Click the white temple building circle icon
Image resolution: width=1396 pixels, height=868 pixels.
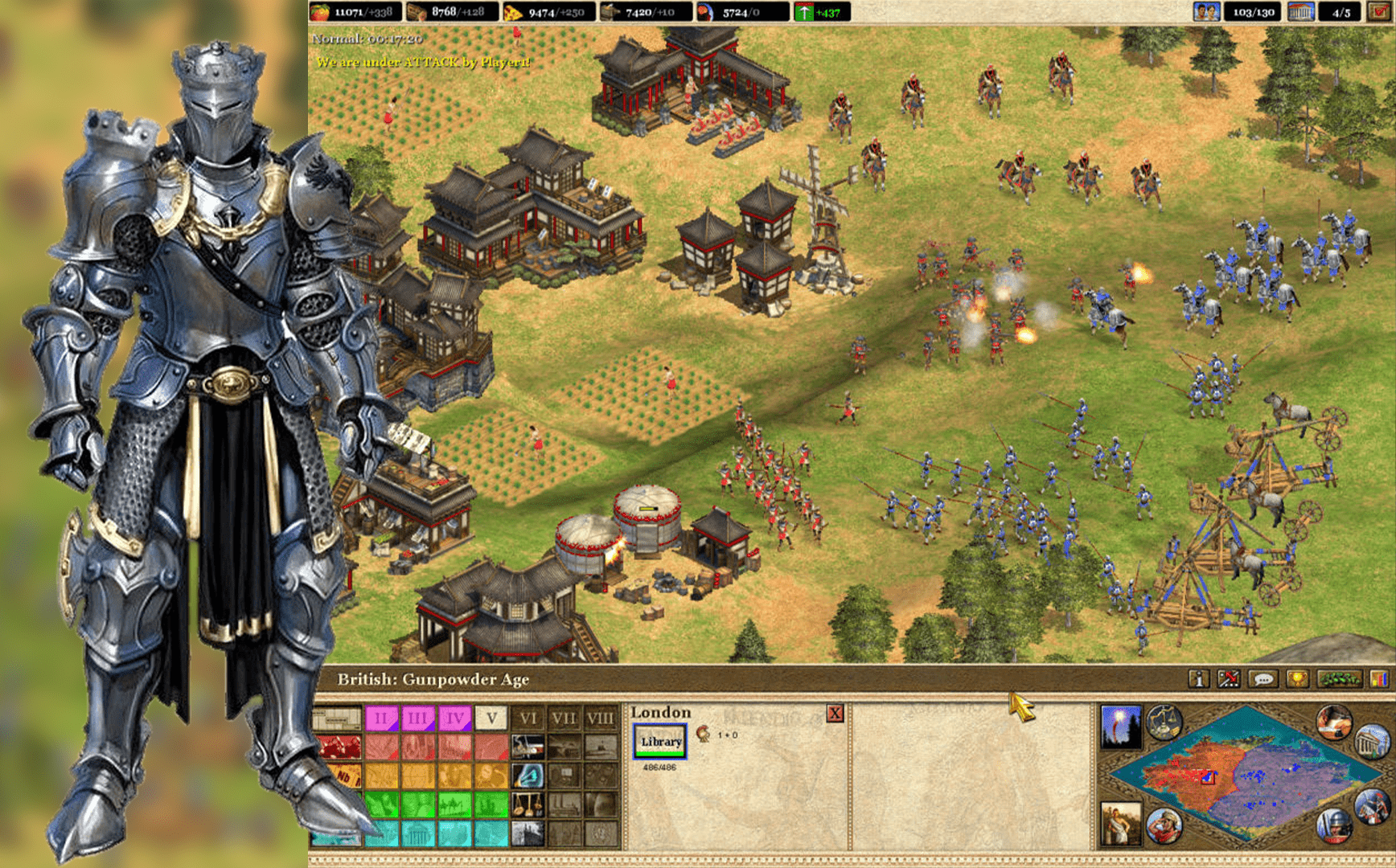[1371, 742]
